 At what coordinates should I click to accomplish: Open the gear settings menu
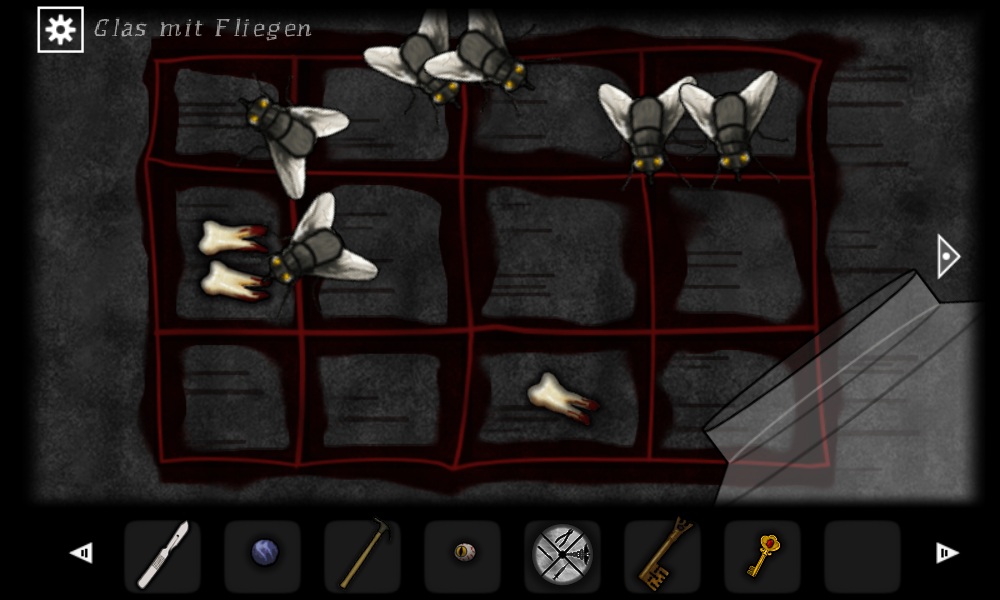pyautogui.click(x=60, y=30)
